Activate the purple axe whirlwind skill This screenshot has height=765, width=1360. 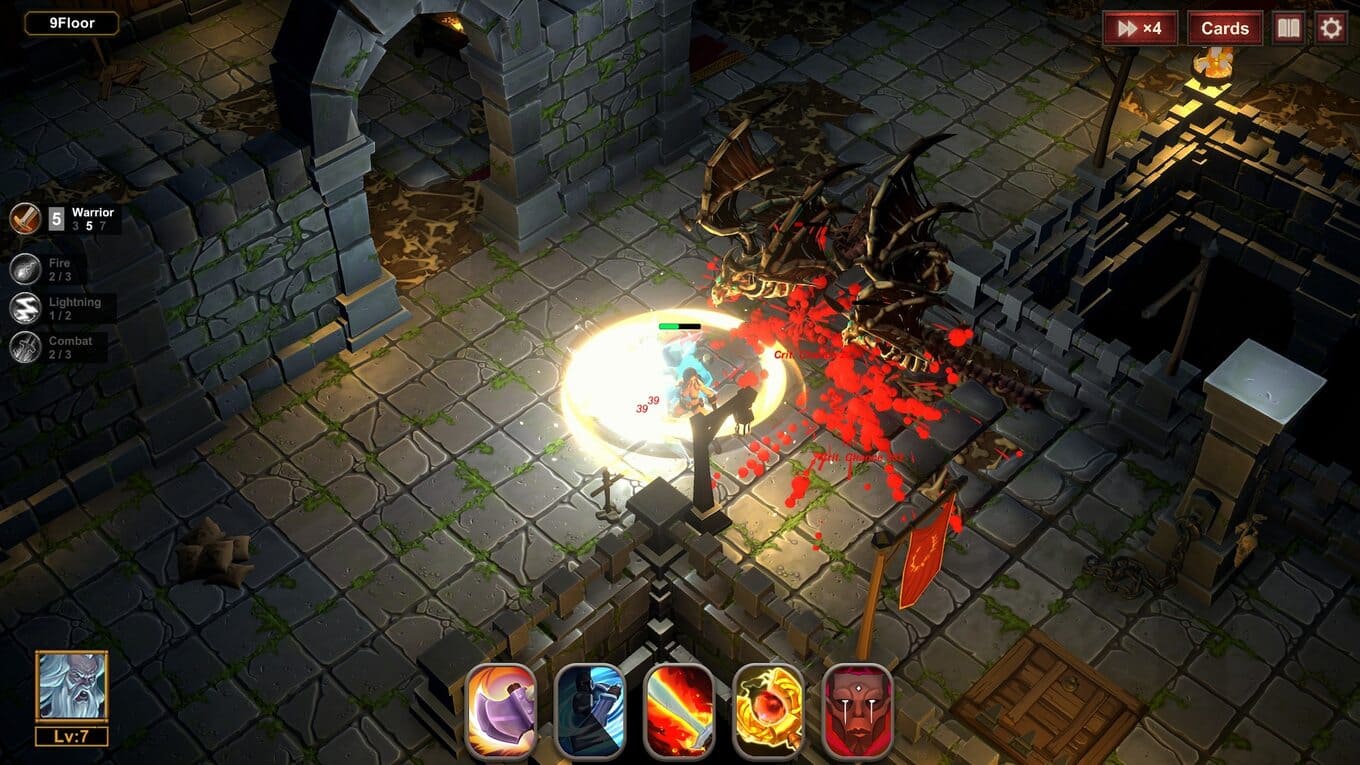(501, 710)
